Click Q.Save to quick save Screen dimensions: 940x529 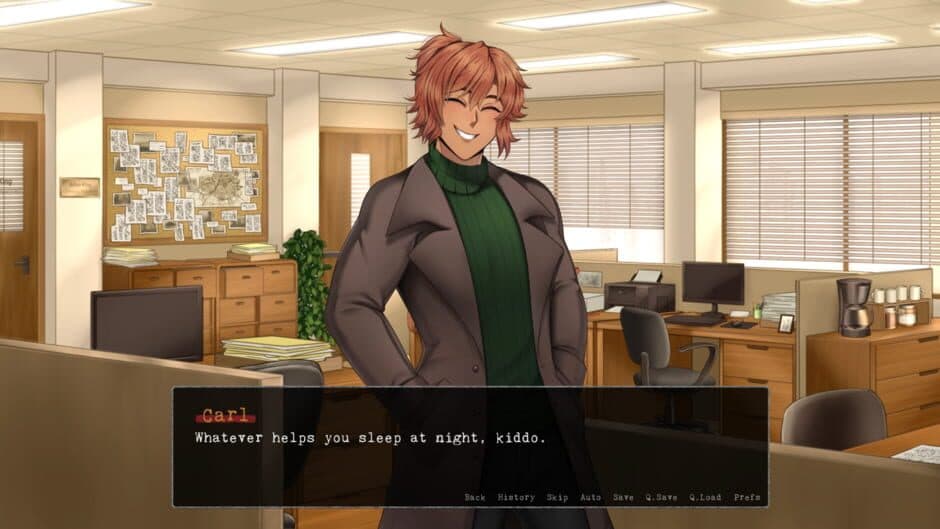click(661, 497)
